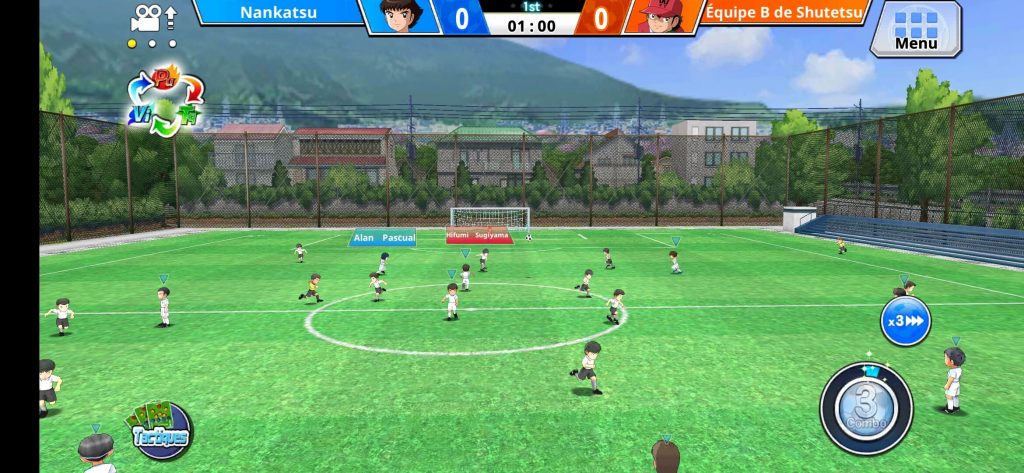Open the Tactiques panel
This screenshot has width=1024, height=473.
tap(160, 430)
